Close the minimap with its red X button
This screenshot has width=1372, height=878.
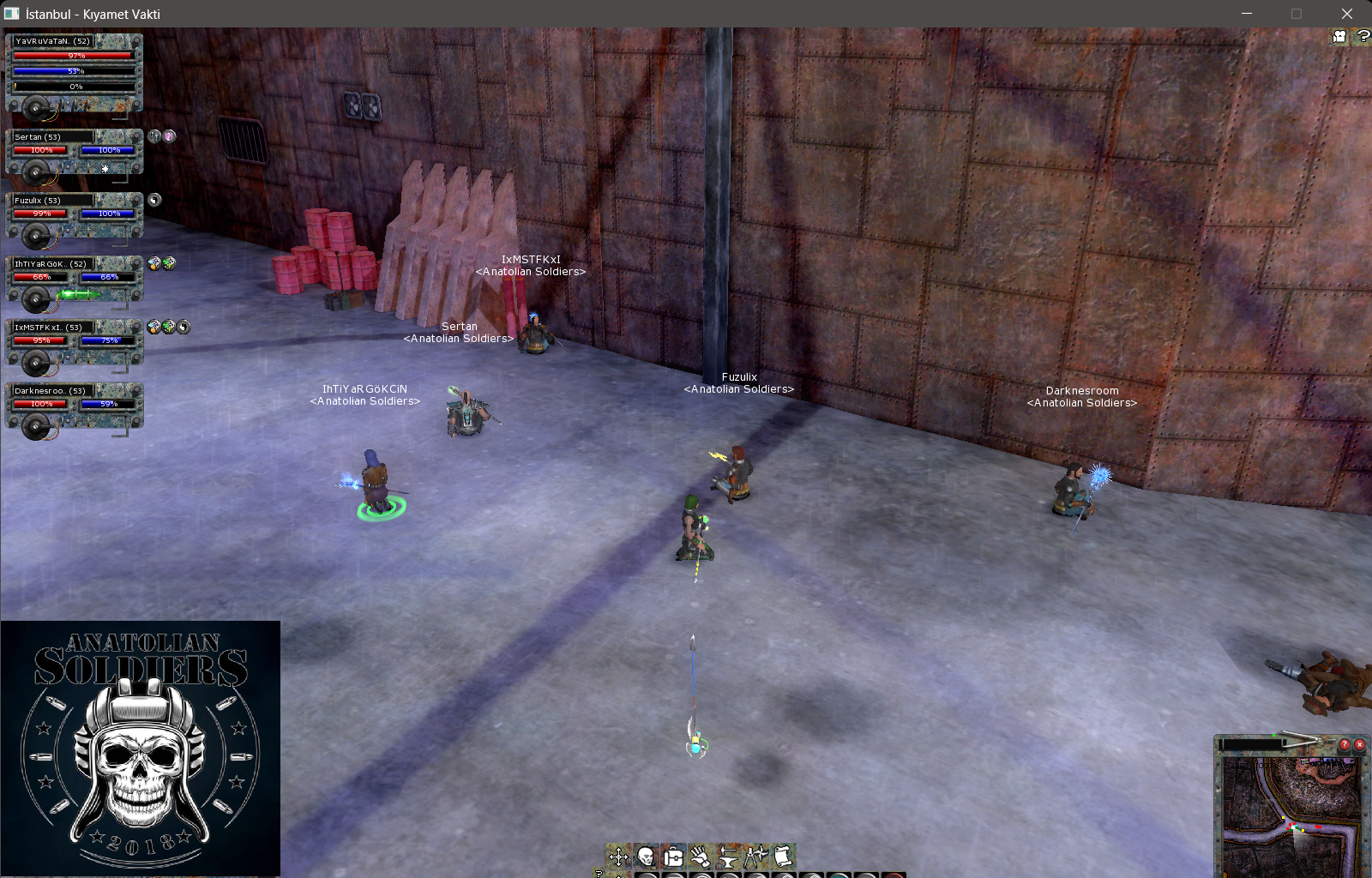pos(1359,744)
